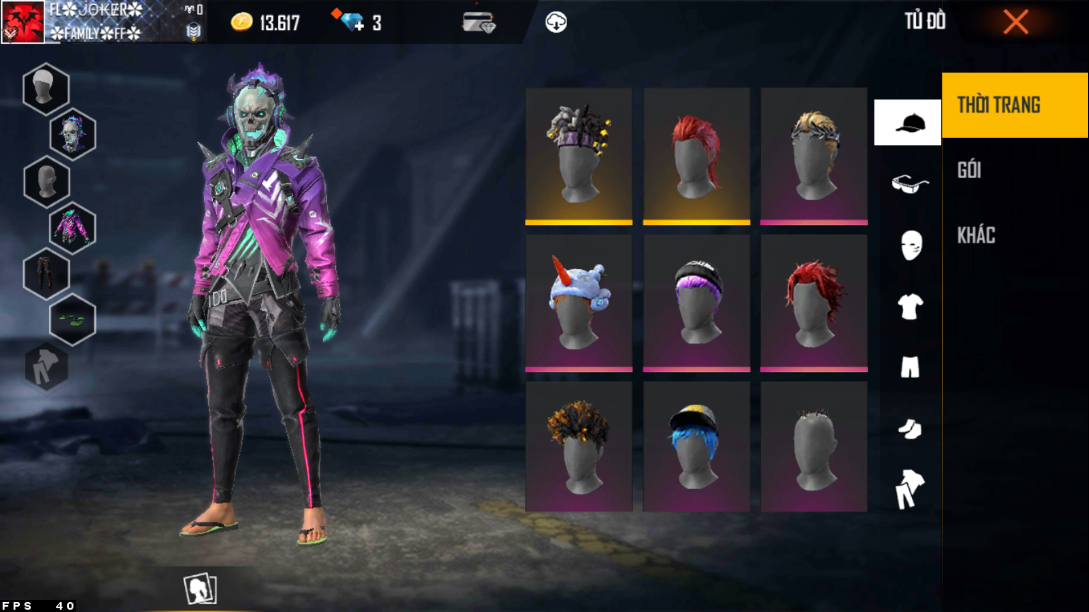Select the equipped skull mask slot
Viewport: 1089px width, 612px height.
coord(73,134)
